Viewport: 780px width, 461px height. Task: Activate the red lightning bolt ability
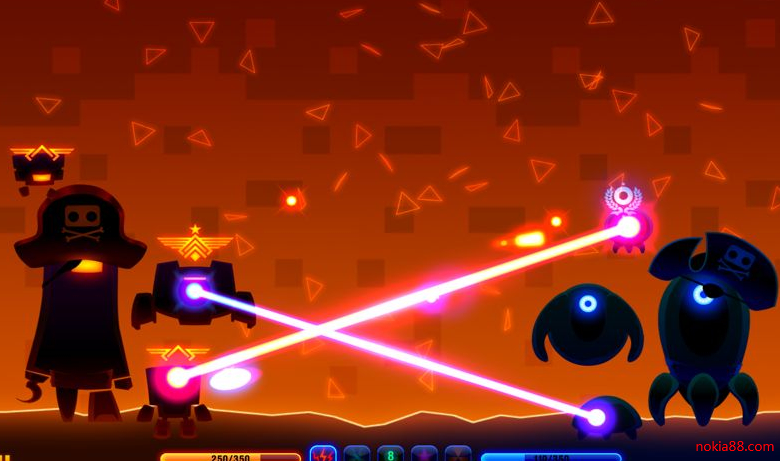tap(323, 454)
